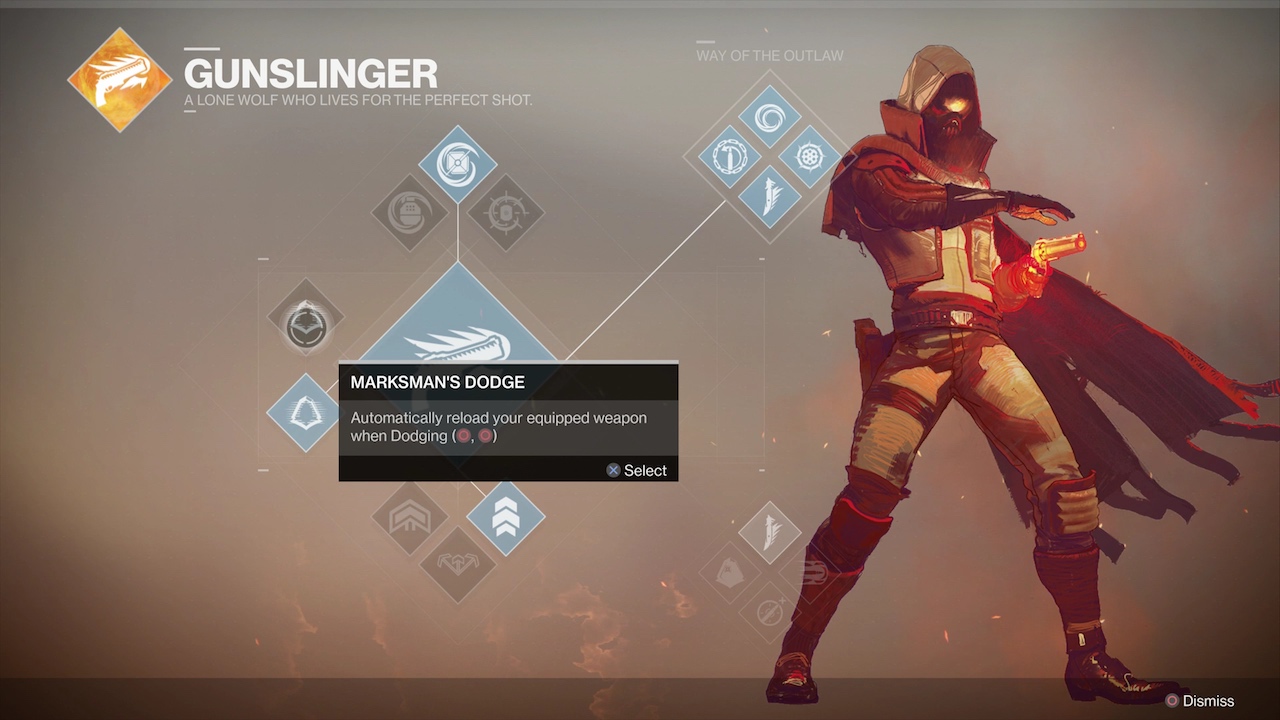Viewport: 1280px width, 720px height.
Task: Pick the spiked tripmine grenade icon
Action: pyautogui.click(x=505, y=212)
